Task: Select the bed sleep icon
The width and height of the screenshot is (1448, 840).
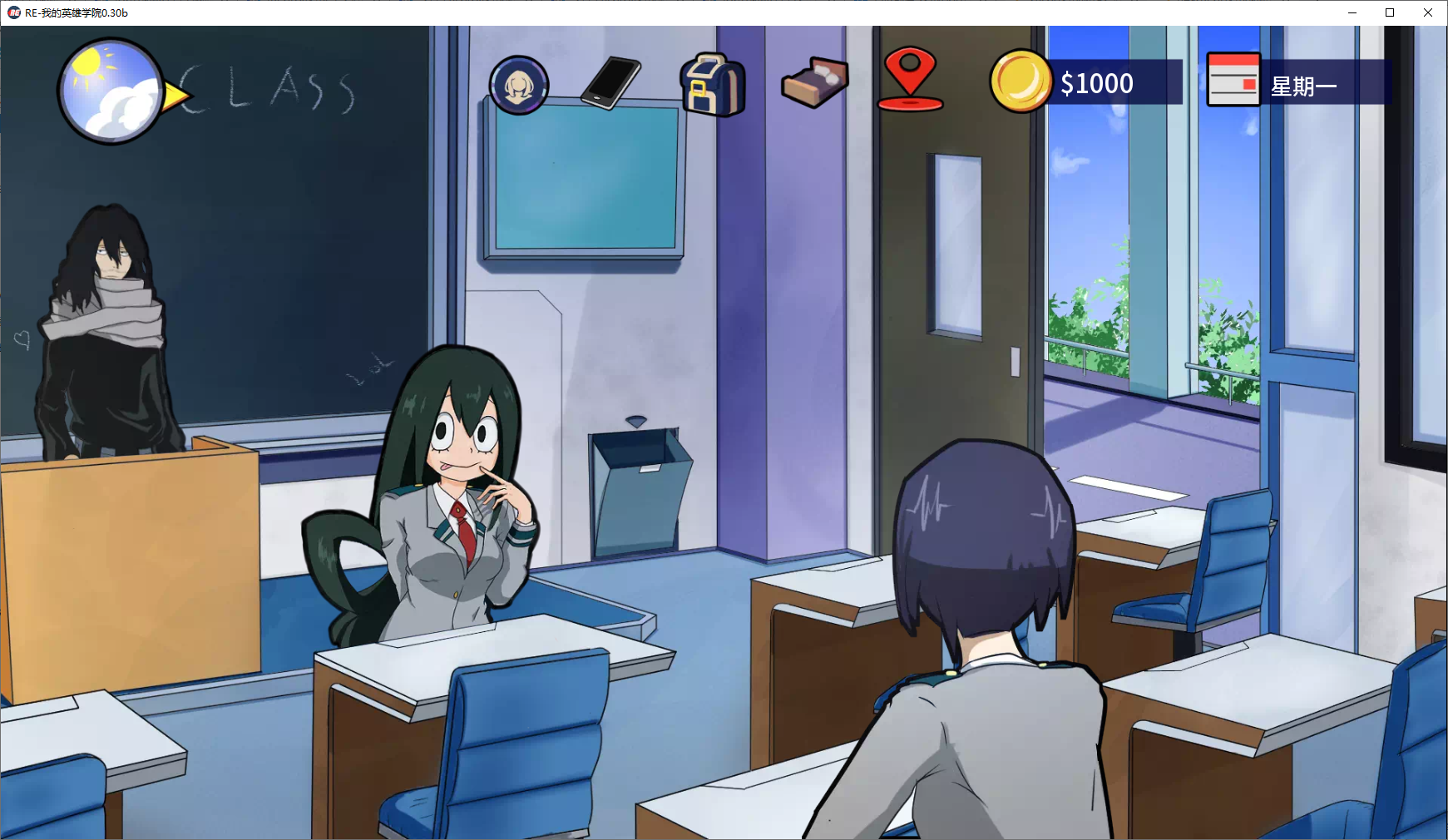Action: 814,82
